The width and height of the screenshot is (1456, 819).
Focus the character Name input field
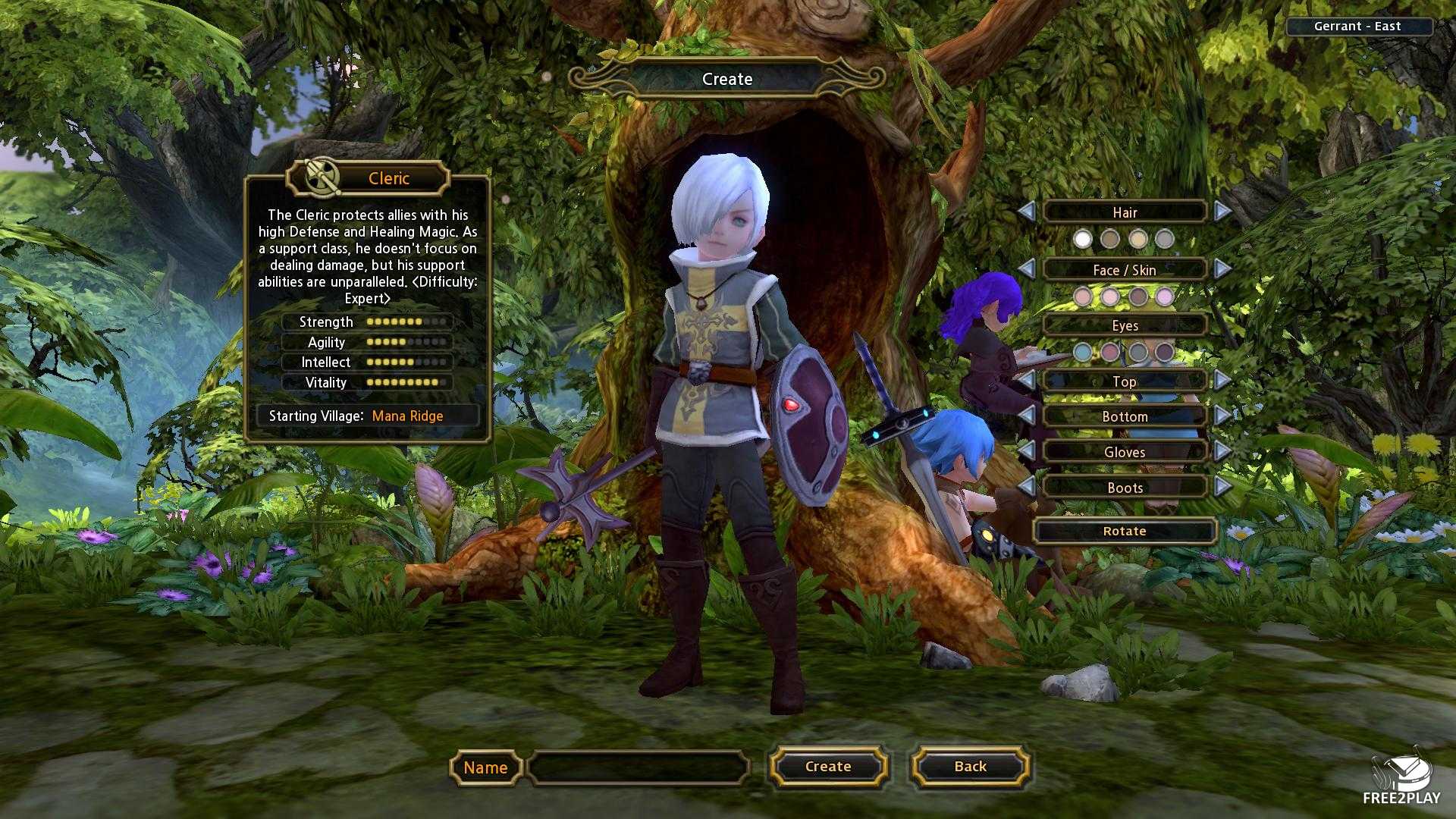639,767
